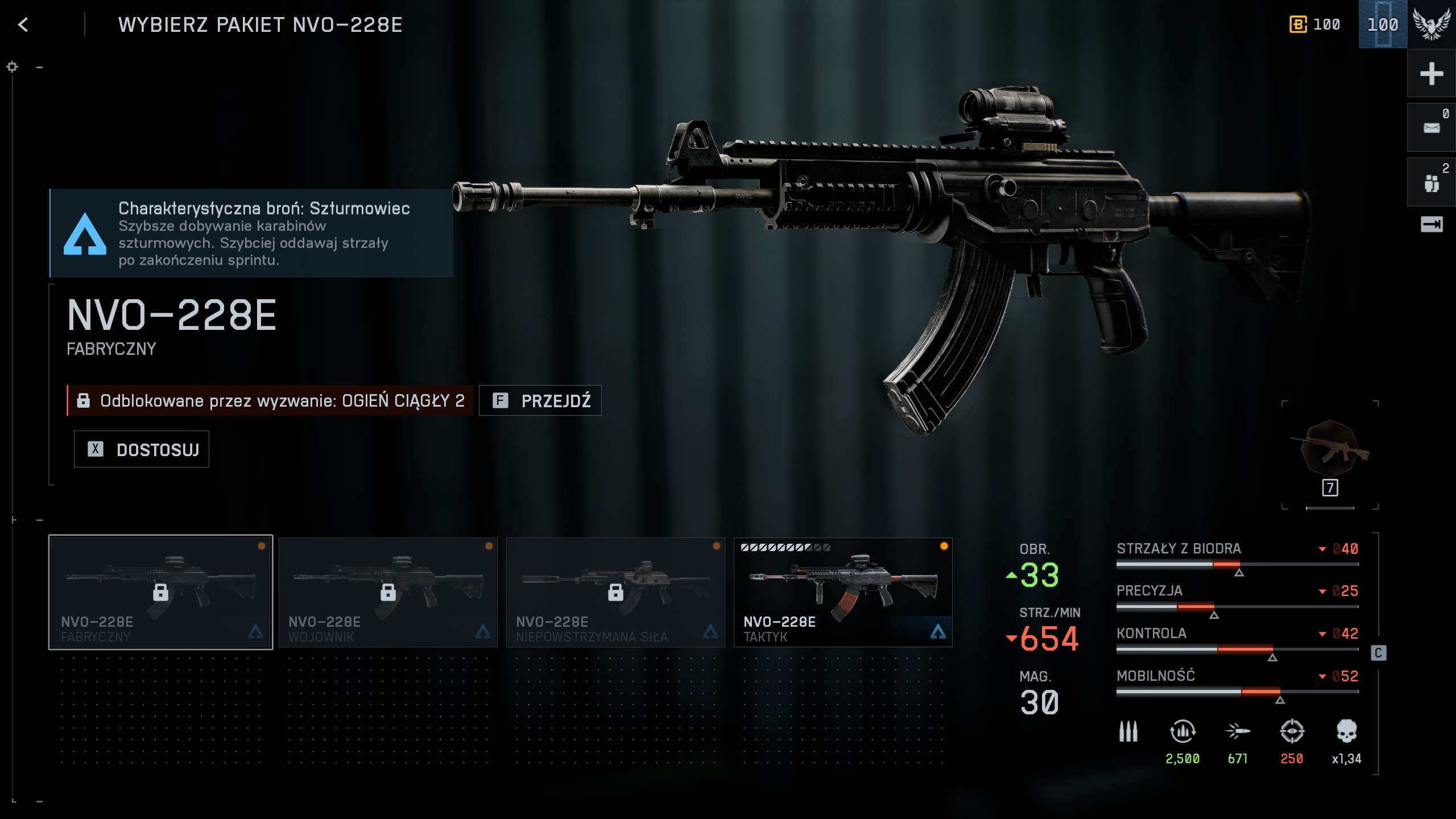1456x819 pixels.
Task: Open the rank 100 player badge
Action: click(1383, 24)
